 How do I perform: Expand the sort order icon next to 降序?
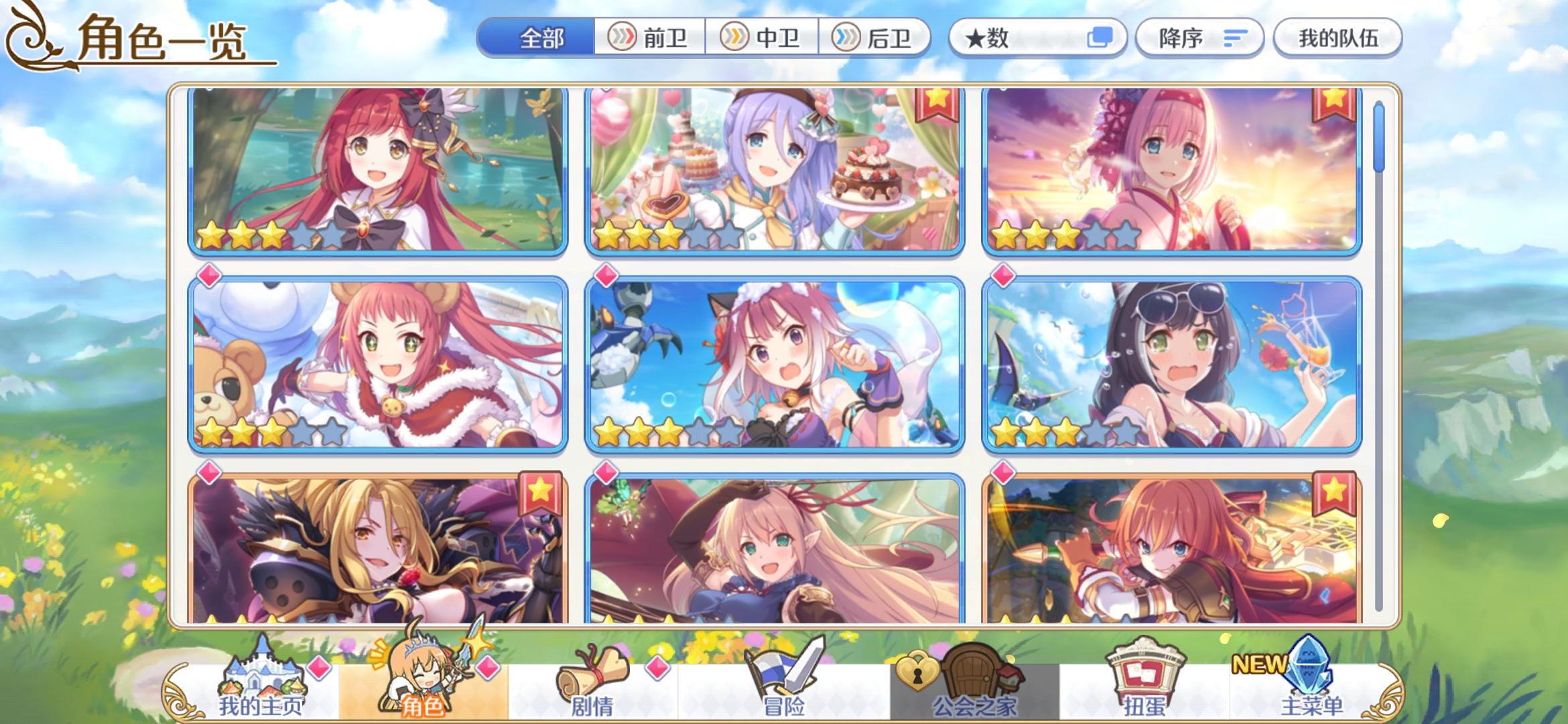1235,38
